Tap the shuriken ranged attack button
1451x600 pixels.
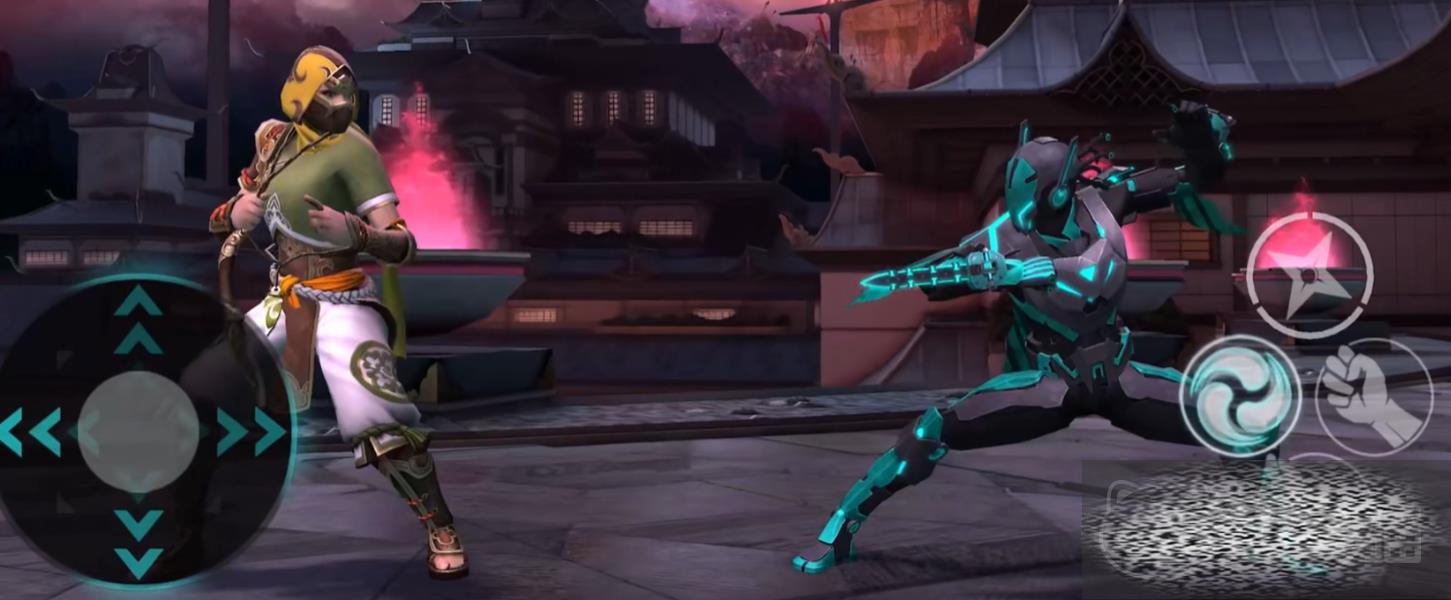(1309, 274)
